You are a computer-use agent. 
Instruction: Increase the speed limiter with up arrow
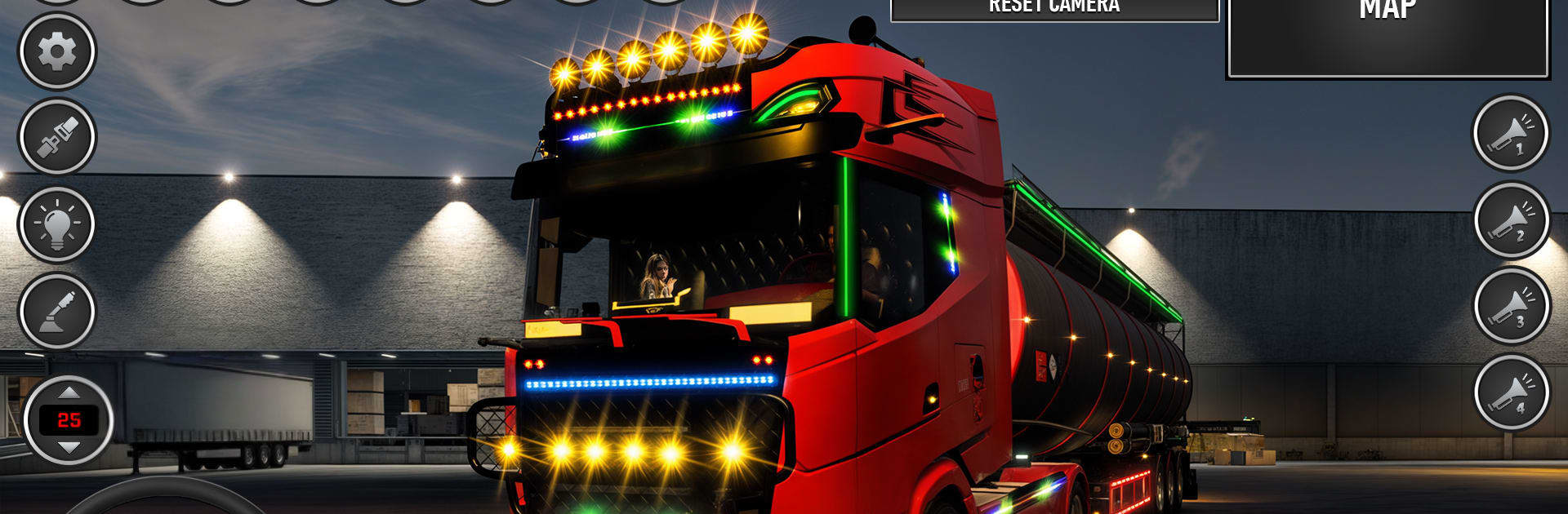pos(69,393)
